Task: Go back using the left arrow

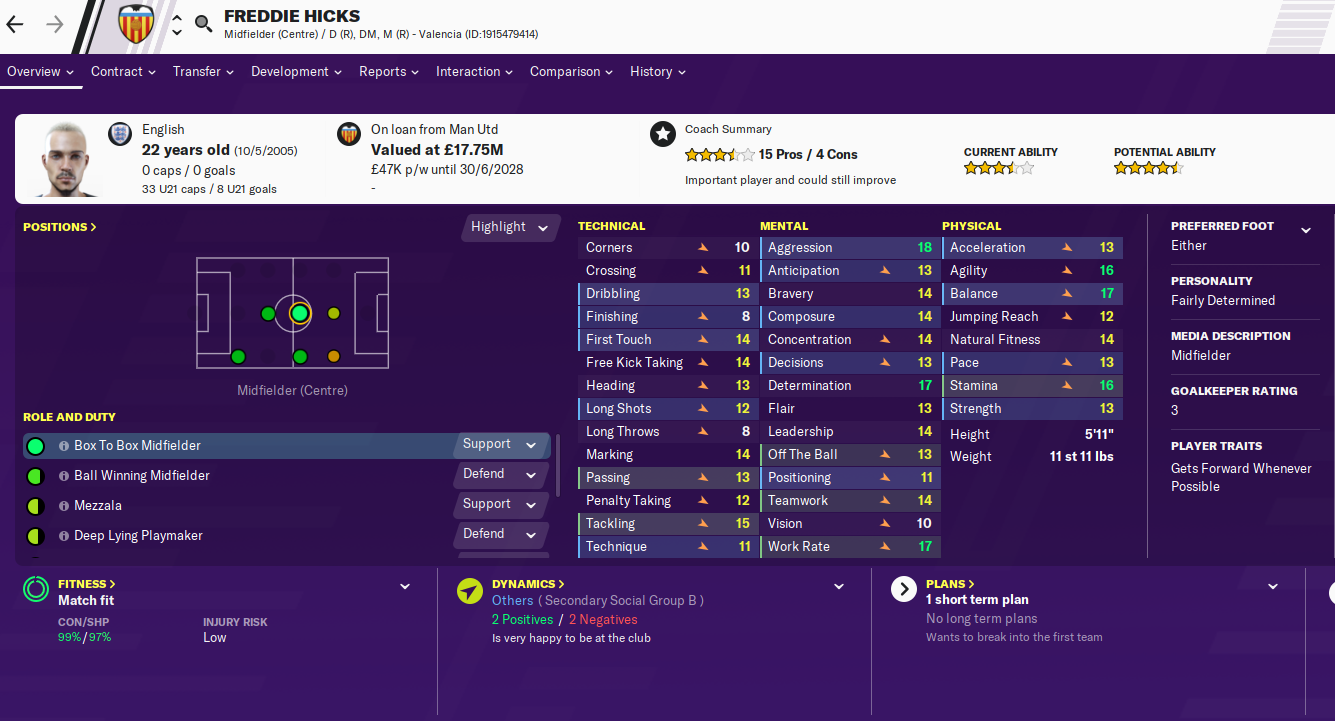Action: point(15,24)
